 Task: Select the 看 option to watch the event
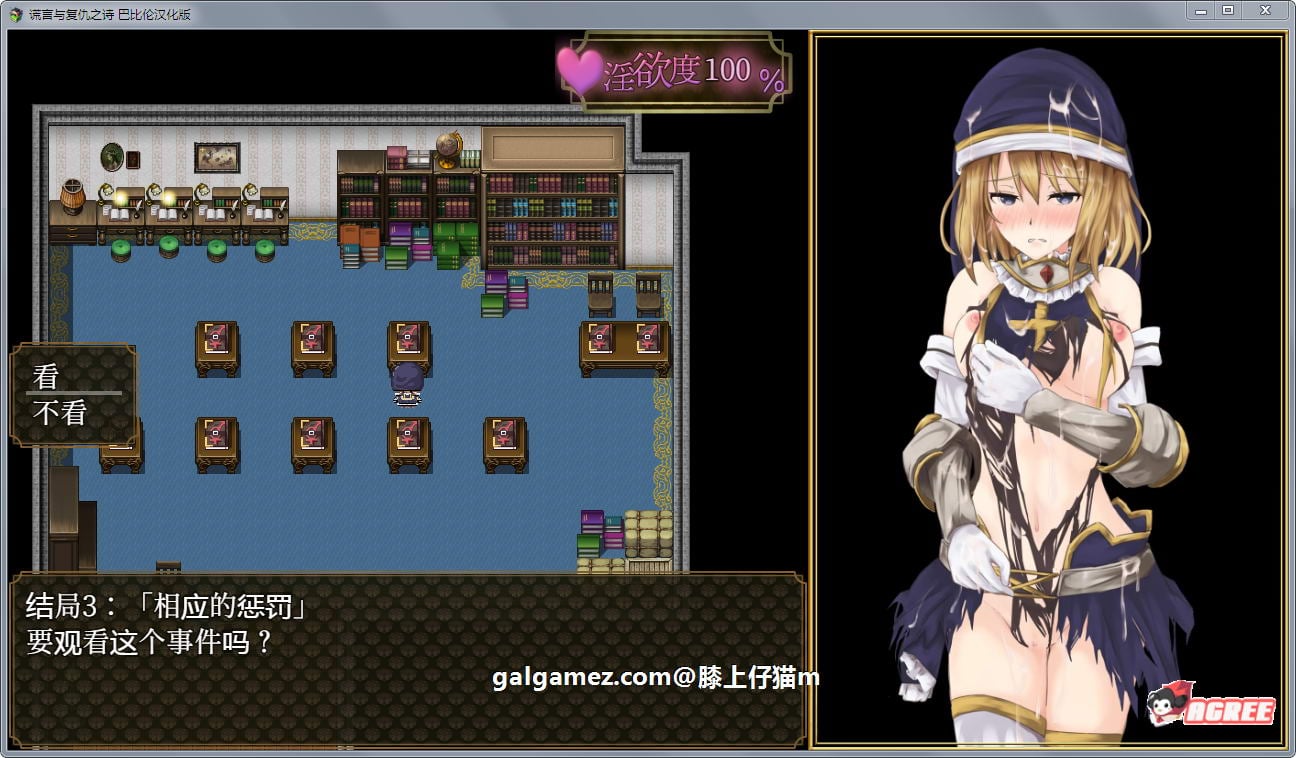[43, 376]
